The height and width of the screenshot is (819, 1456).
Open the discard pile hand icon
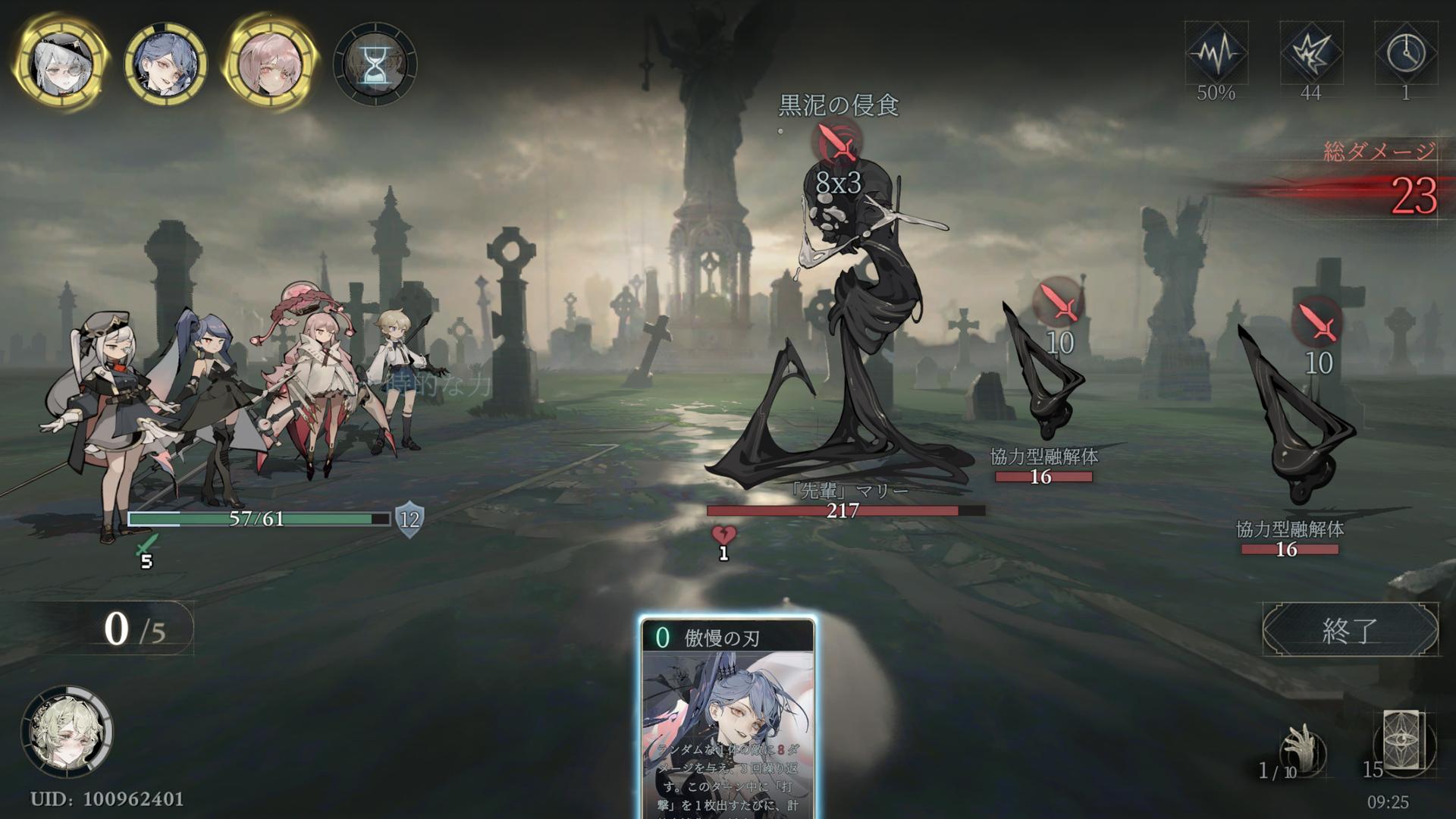coord(1303,751)
